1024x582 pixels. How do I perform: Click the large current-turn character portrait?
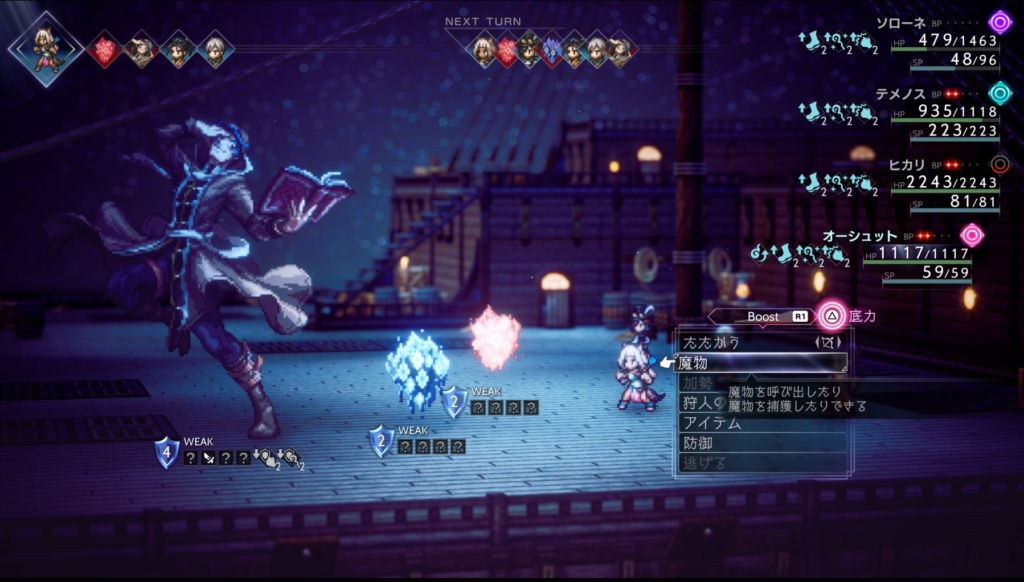point(44,46)
